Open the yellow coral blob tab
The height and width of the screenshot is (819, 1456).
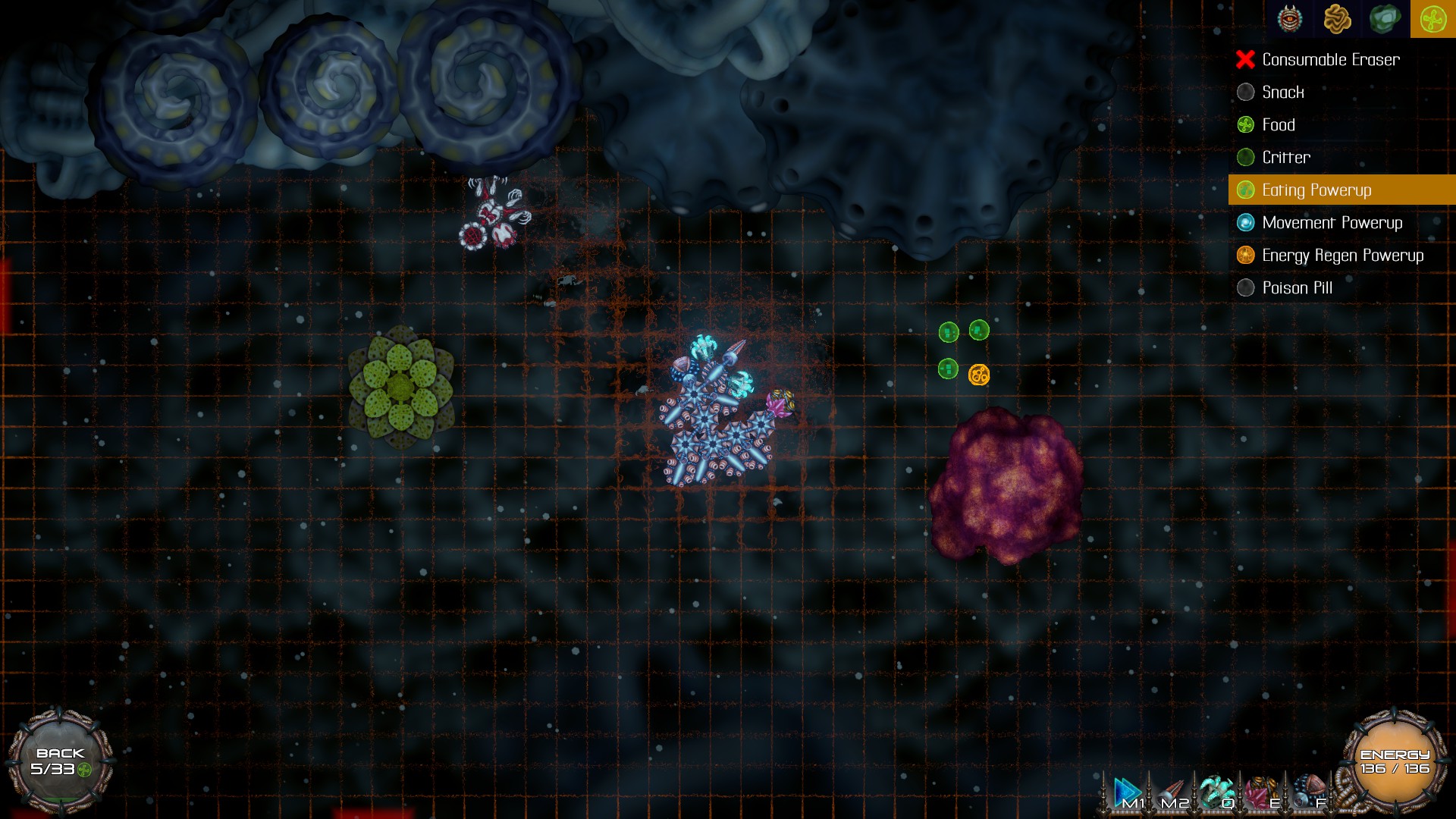[x=1337, y=19]
